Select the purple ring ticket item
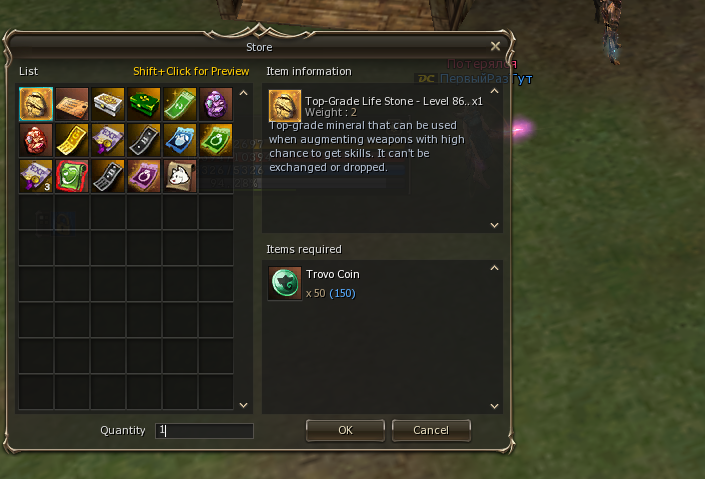Screen dimensions: 705x479 click(x=144, y=176)
